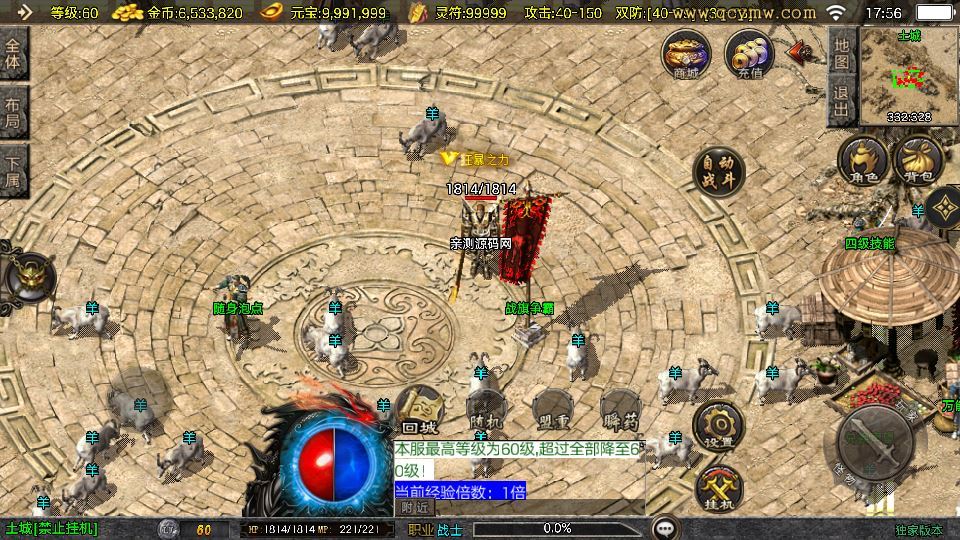This screenshot has width=960, height=540.
Task: Open the 背包 bag inventory
Action: 919,162
